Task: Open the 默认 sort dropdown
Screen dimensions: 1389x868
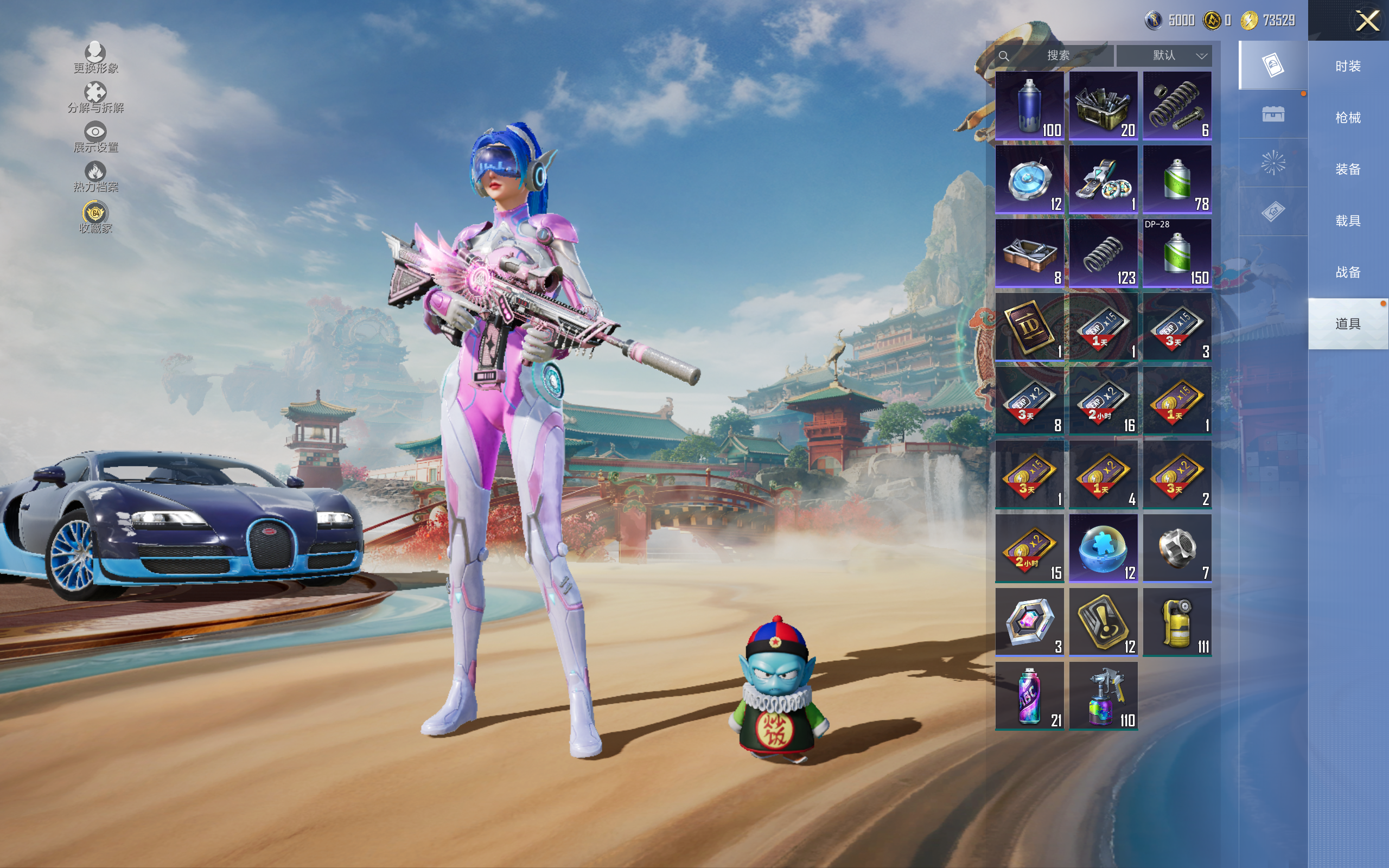Action: 1164,56
